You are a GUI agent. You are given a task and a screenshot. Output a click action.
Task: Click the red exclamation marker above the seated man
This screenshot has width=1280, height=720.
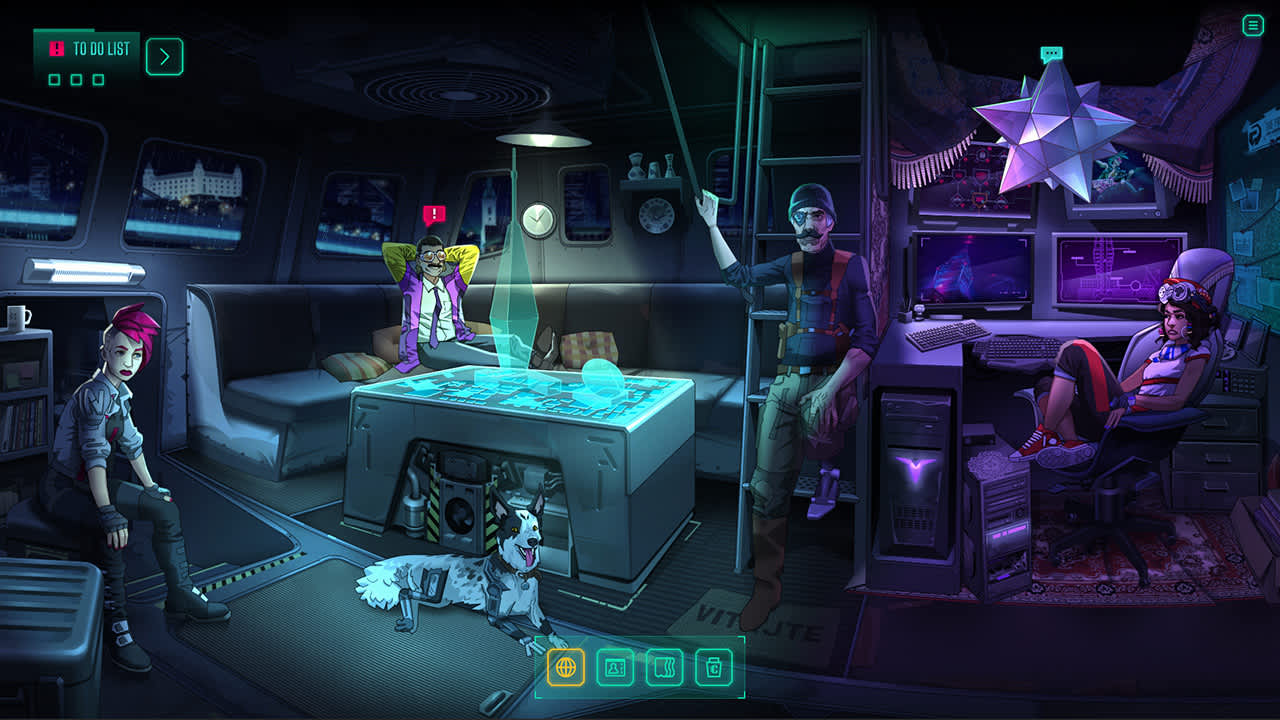coord(434,214)
